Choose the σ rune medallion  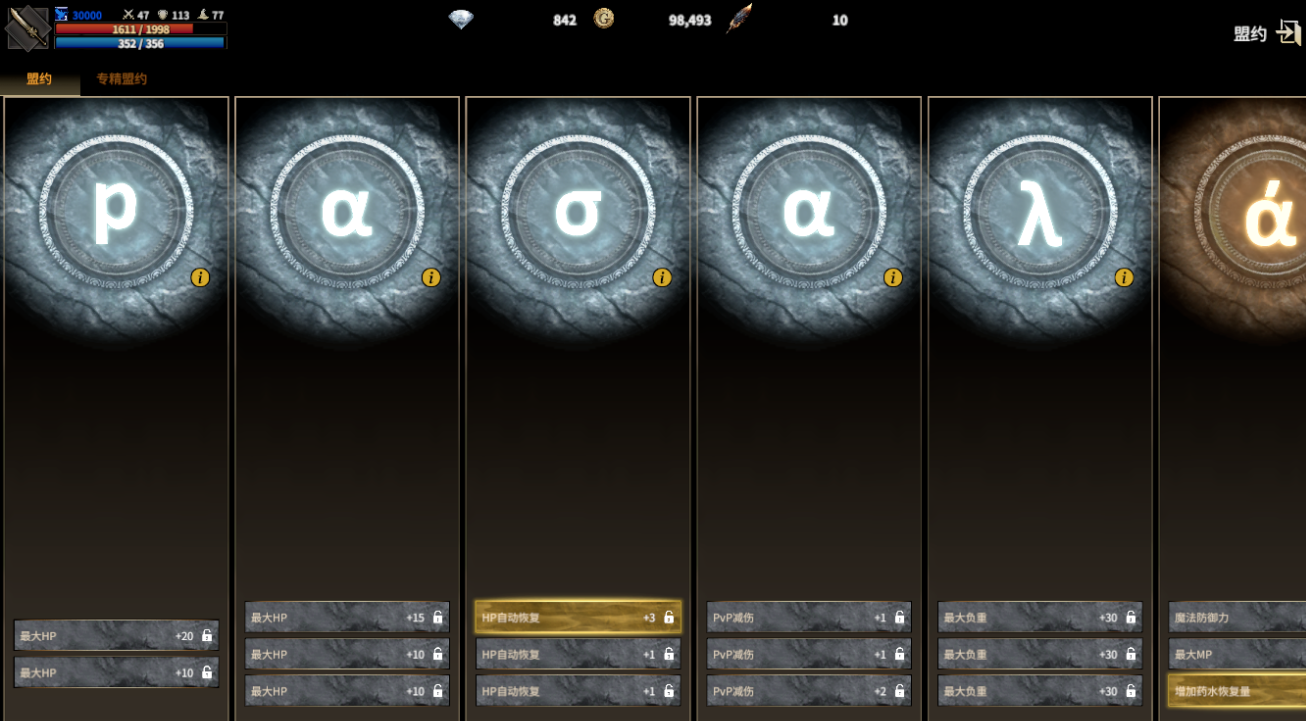[578, 212]
